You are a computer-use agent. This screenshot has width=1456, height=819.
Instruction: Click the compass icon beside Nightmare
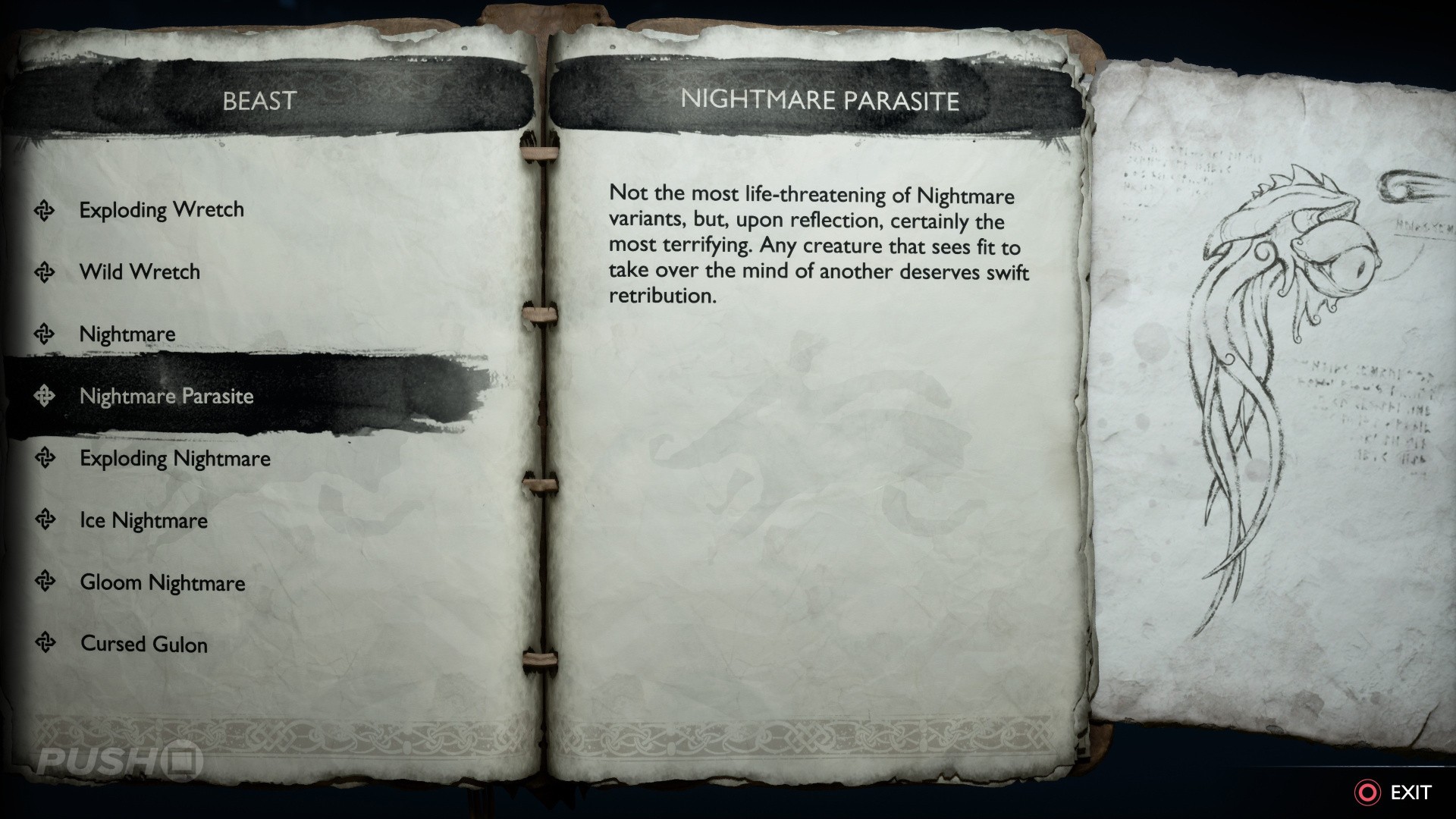coord(45,334)
